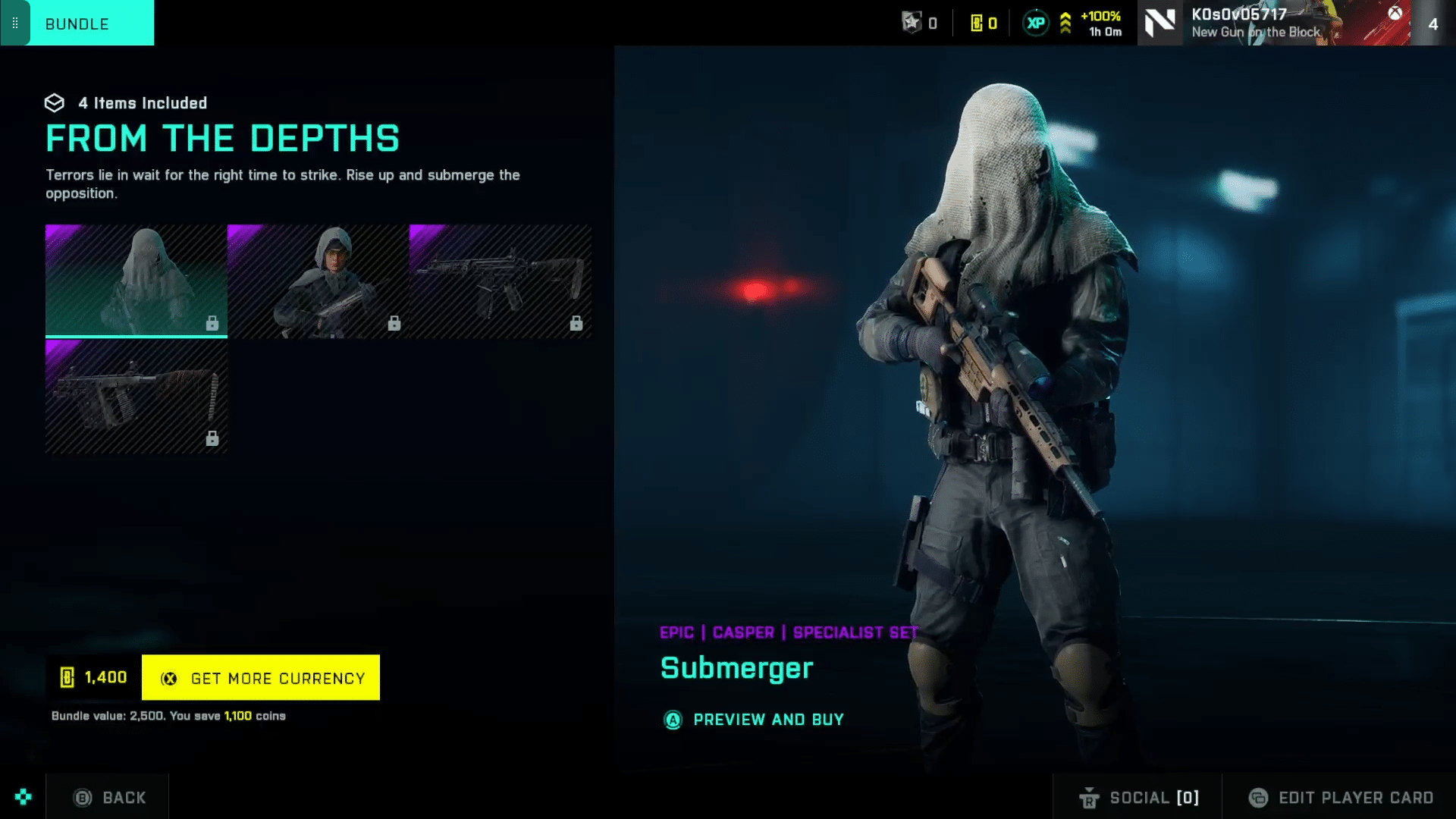Click the pencil icon next to EDIT PLAYER CARD
Image resolution: width=1456 pixels, height=819 pixels.
(1259, 798)
